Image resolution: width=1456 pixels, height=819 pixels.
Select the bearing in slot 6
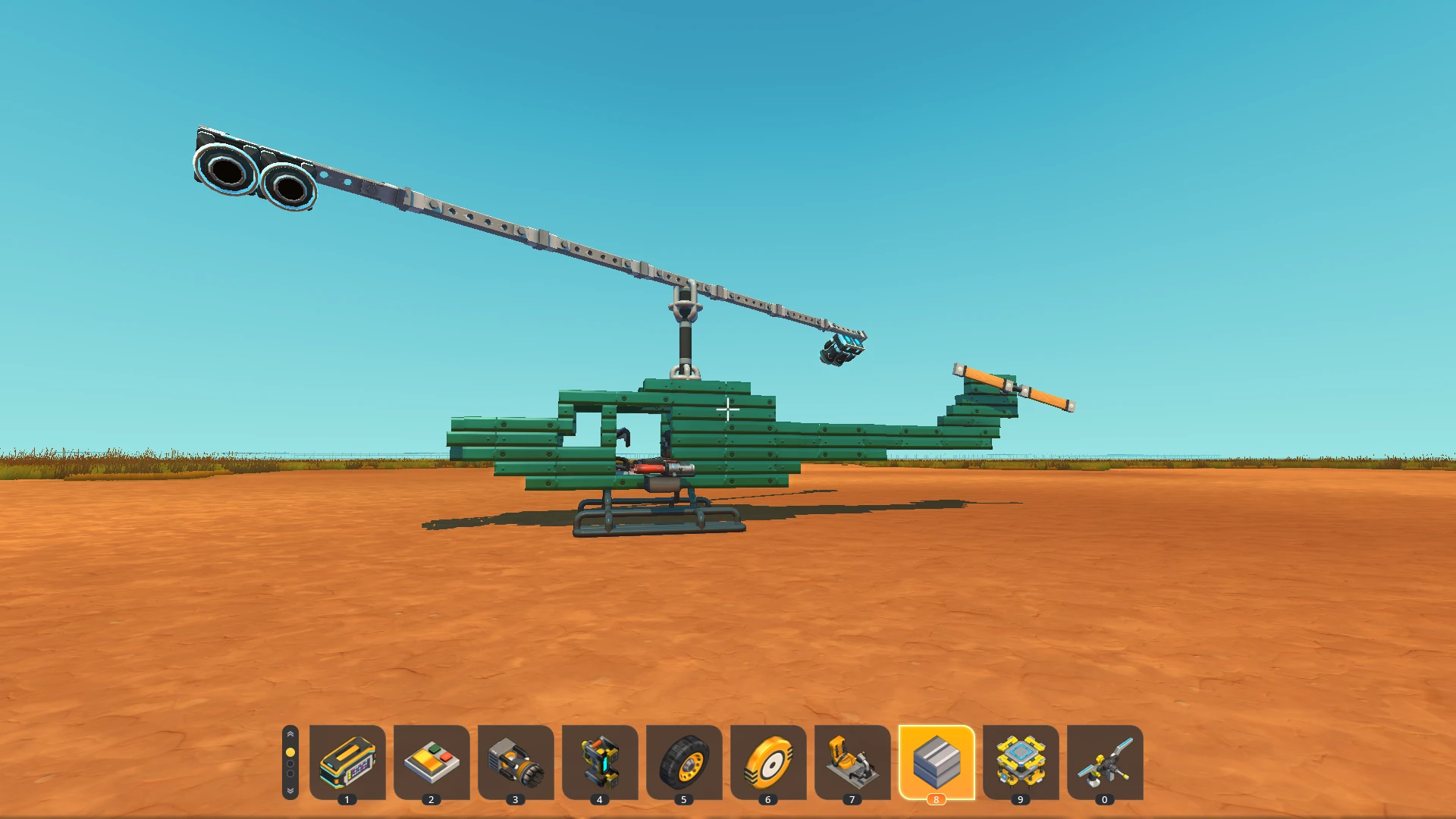768,764
